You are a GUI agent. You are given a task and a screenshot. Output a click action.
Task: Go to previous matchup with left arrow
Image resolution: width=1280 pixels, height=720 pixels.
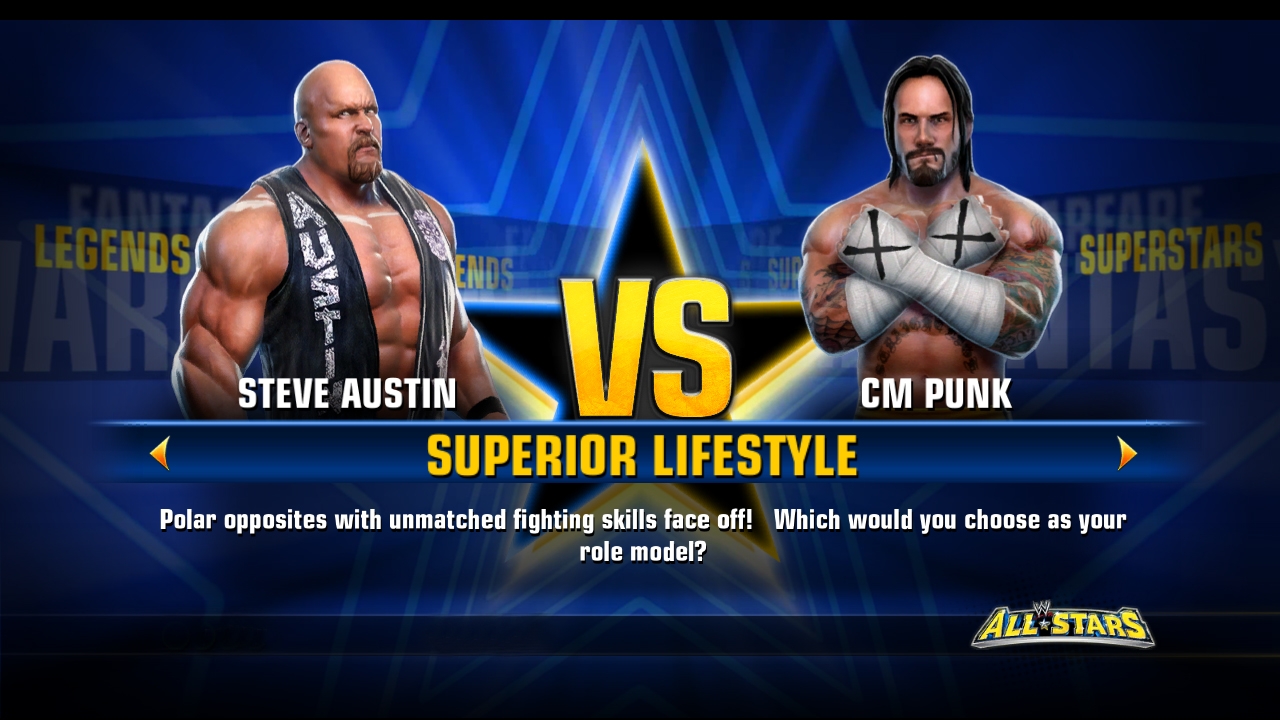(x=160, y=454)
